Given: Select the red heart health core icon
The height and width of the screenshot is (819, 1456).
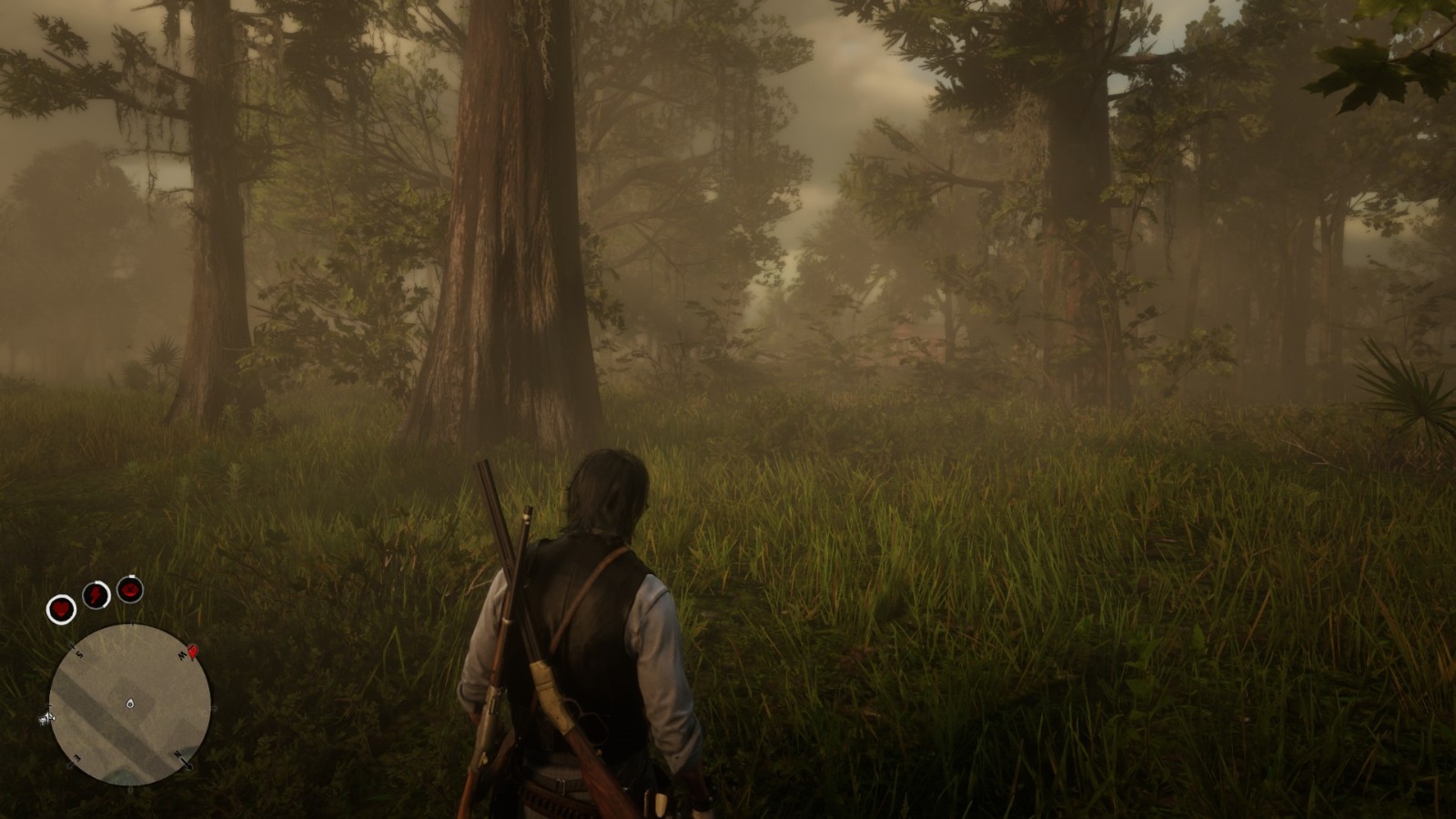Looking at the screenshot, I should coord(62,608).
